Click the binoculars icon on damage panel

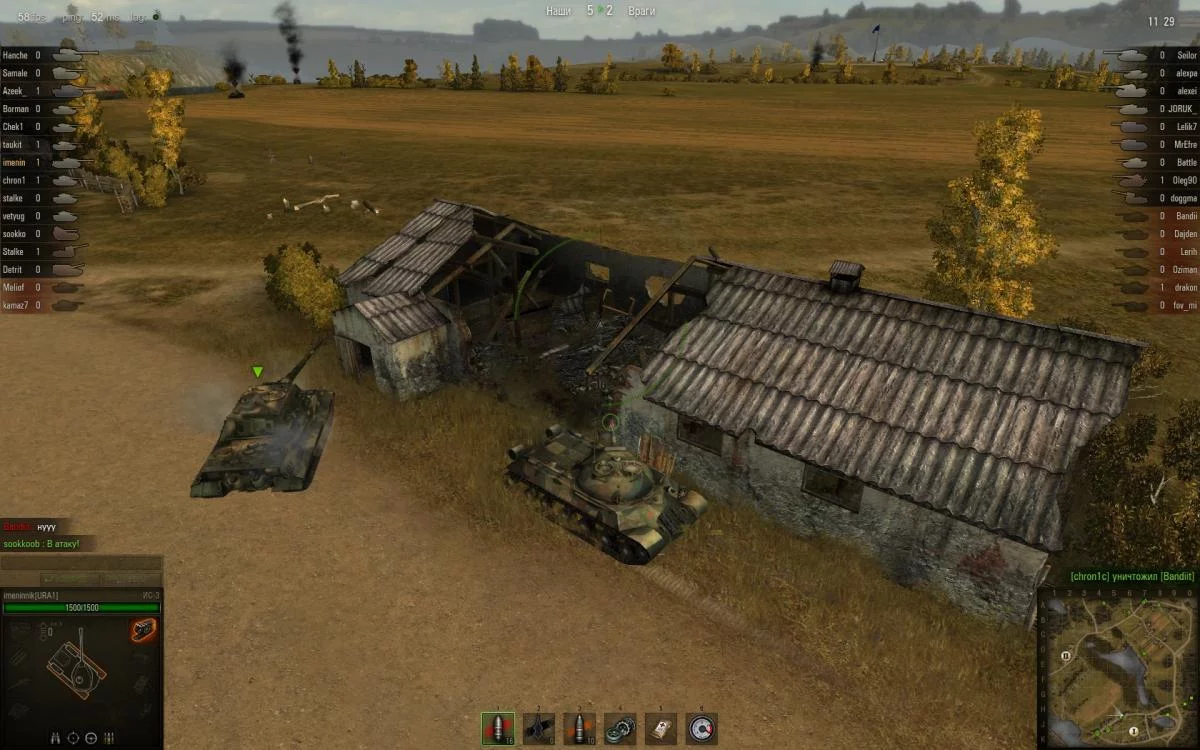click(x=55, y=738)
